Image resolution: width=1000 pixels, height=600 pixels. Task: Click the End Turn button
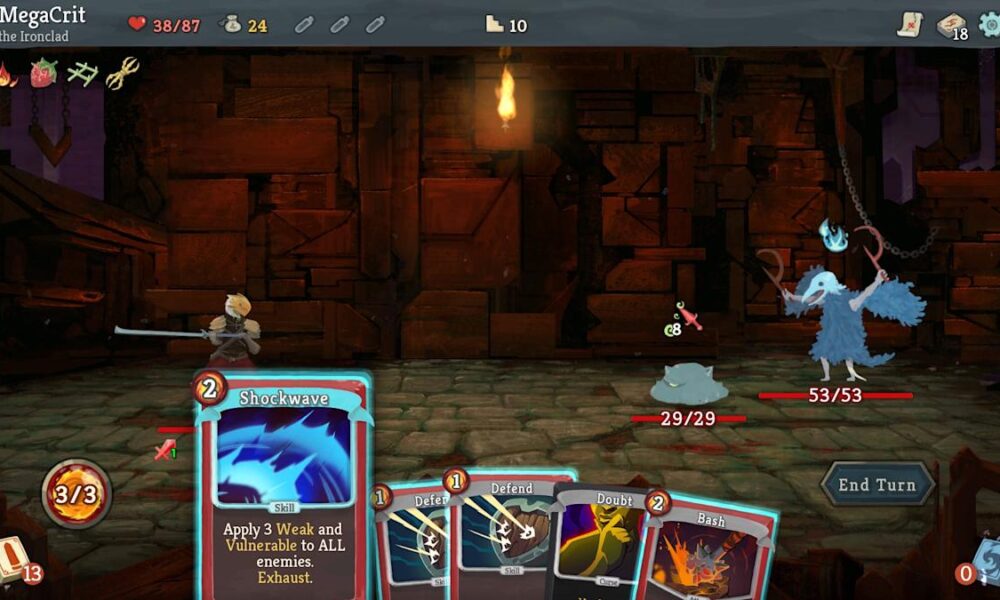click(877, 485)
